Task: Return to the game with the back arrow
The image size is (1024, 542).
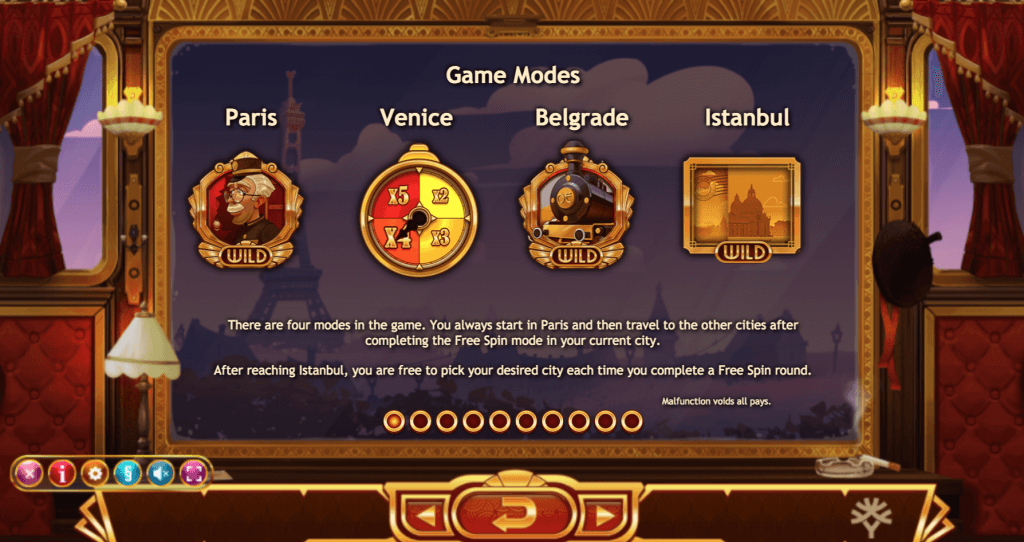Action: click(514, 513)
